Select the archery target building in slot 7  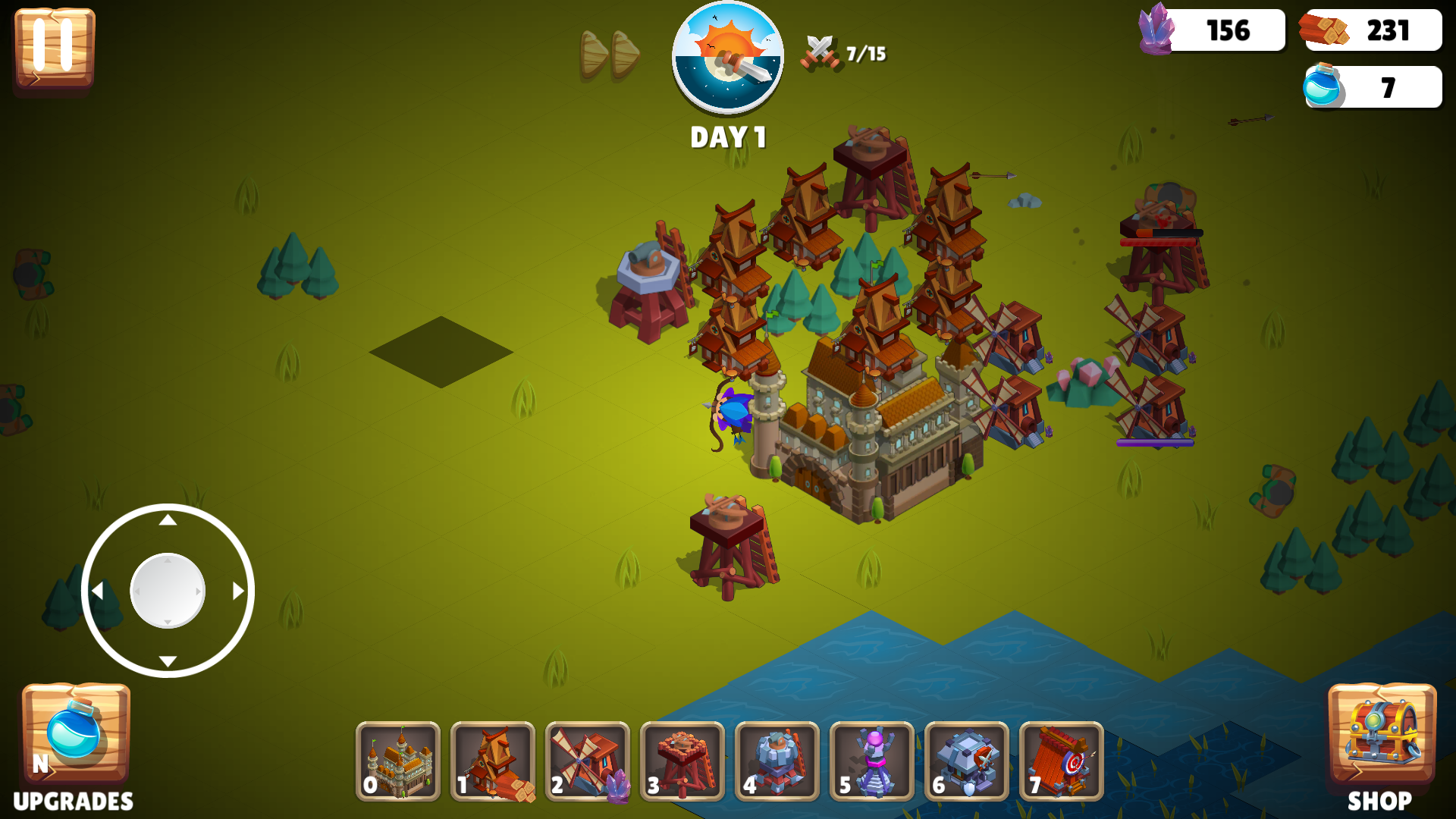(x=1062, y=762)
